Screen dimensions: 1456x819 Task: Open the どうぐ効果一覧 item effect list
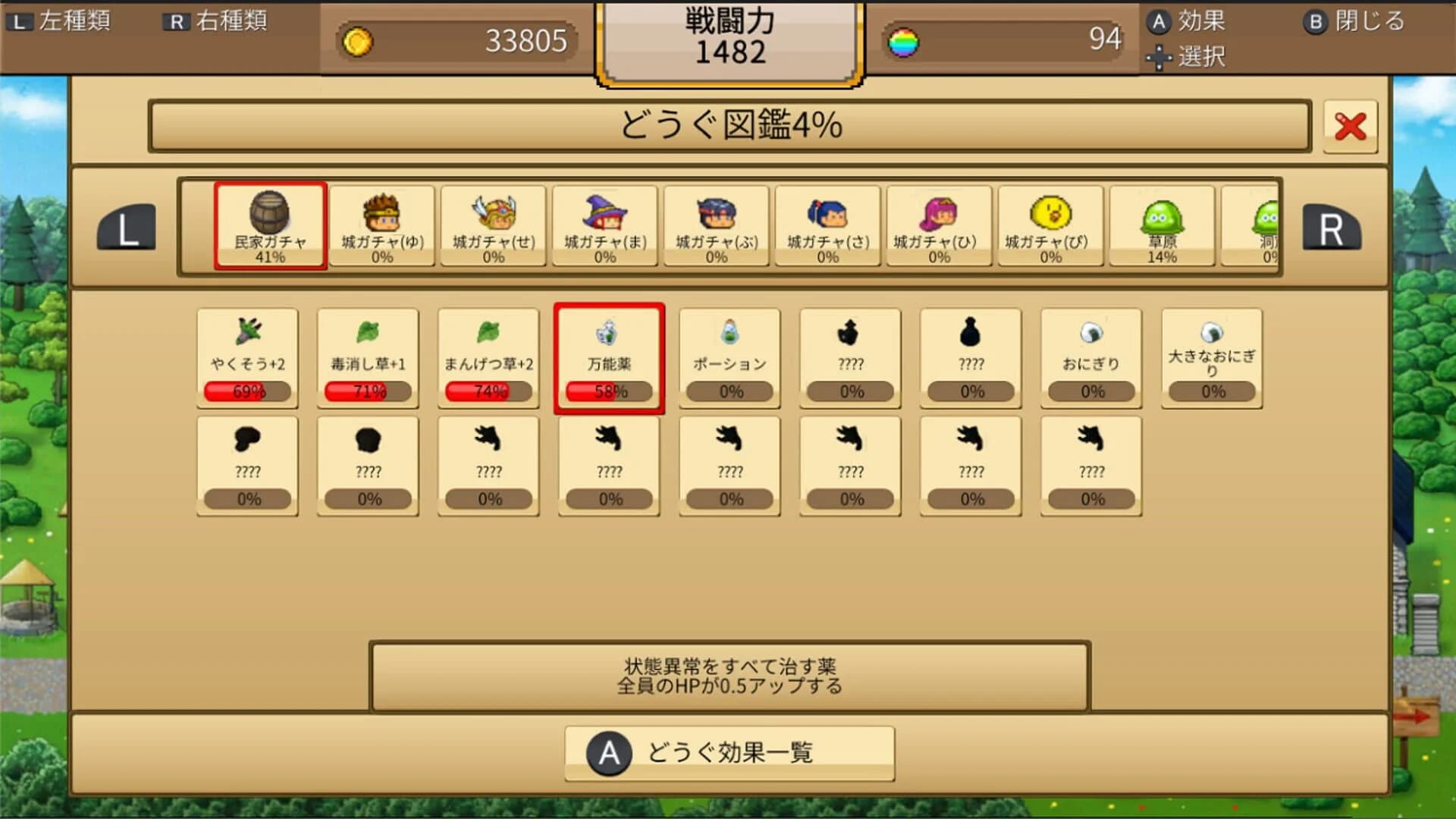[730, 752]
